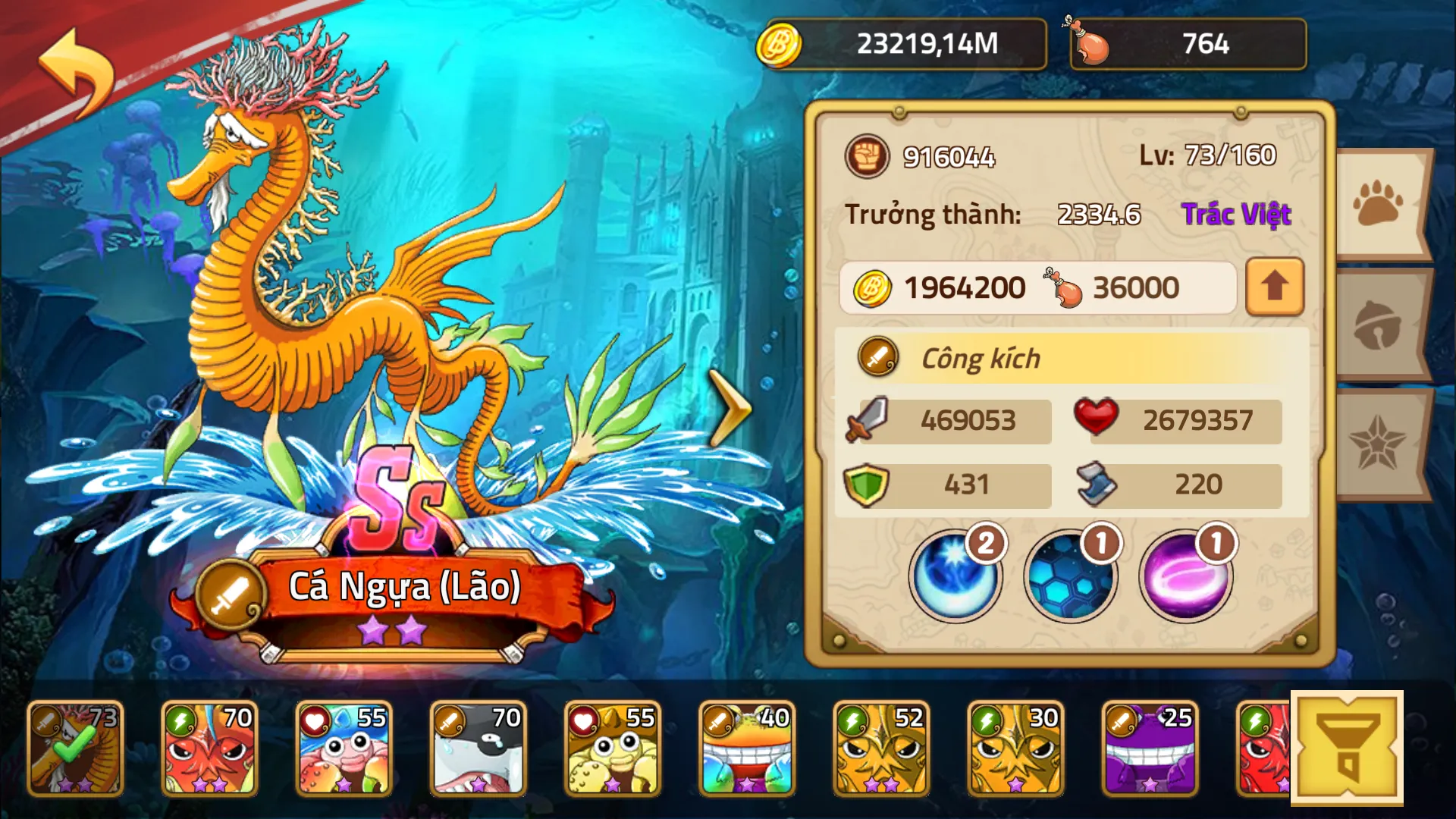This screenshot has height=819, width=1456.
Task: Select the level 40 grinning fish thumbnail
Action: click(747, 747)
